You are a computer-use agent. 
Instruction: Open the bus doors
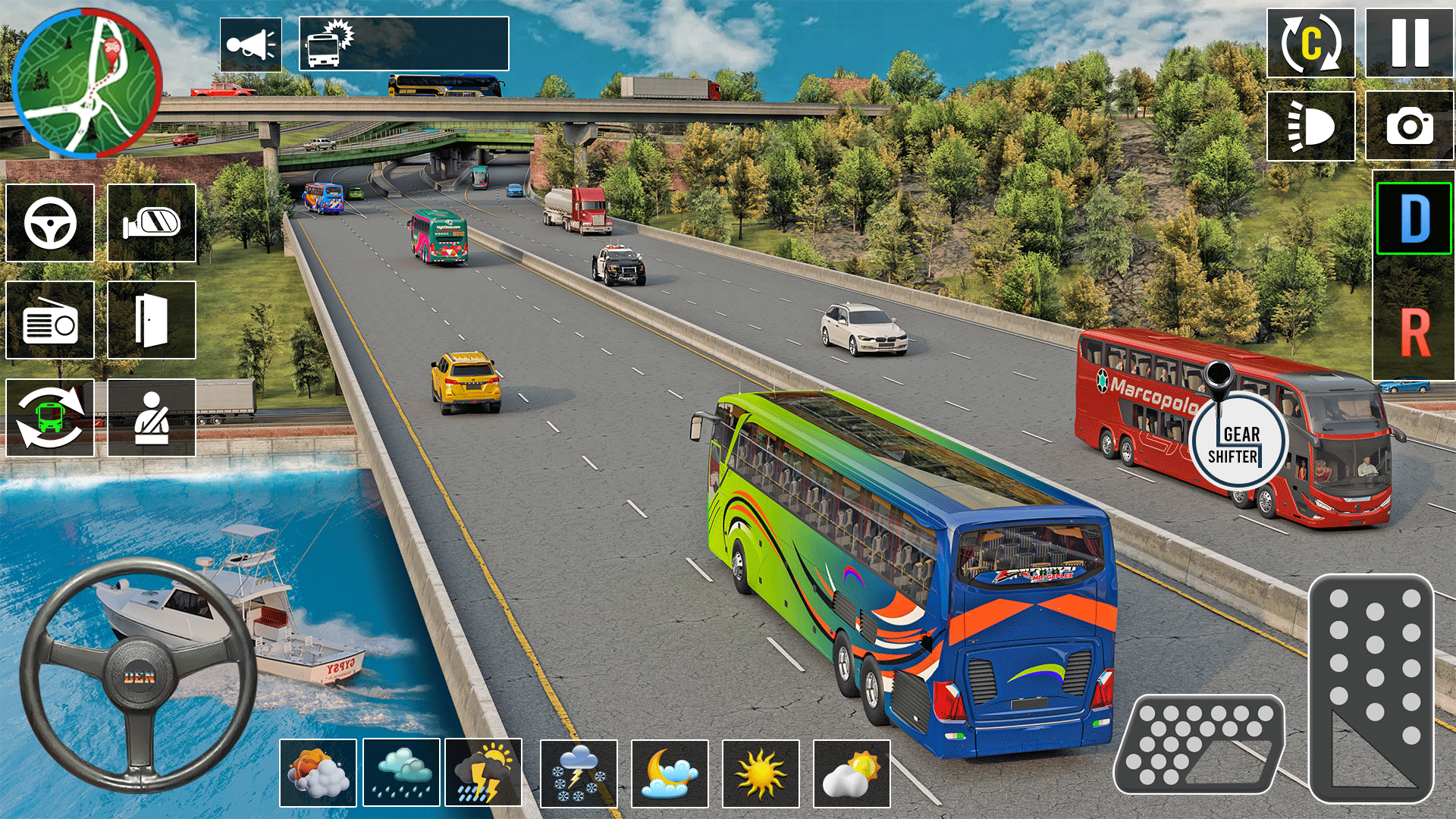click(151, 320)
